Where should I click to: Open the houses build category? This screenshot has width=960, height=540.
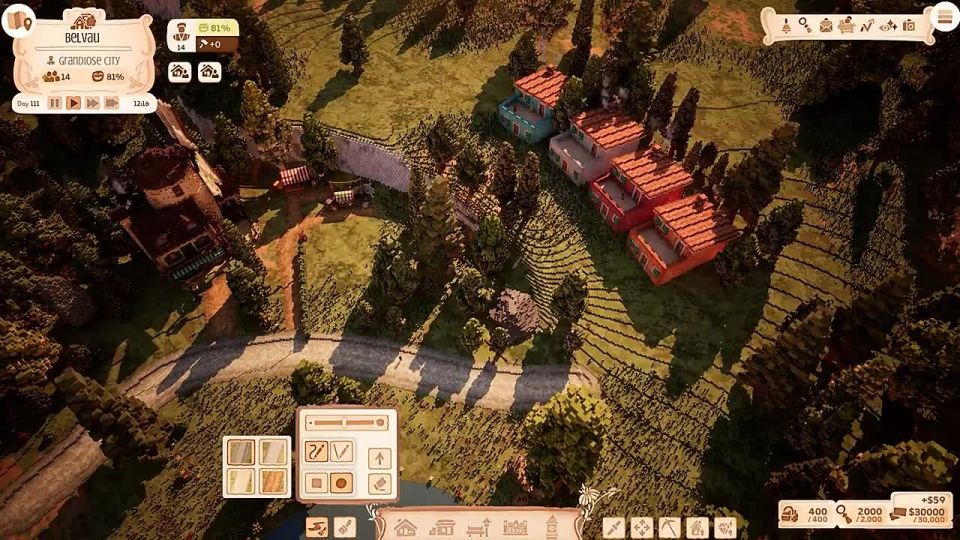(405, 526)
